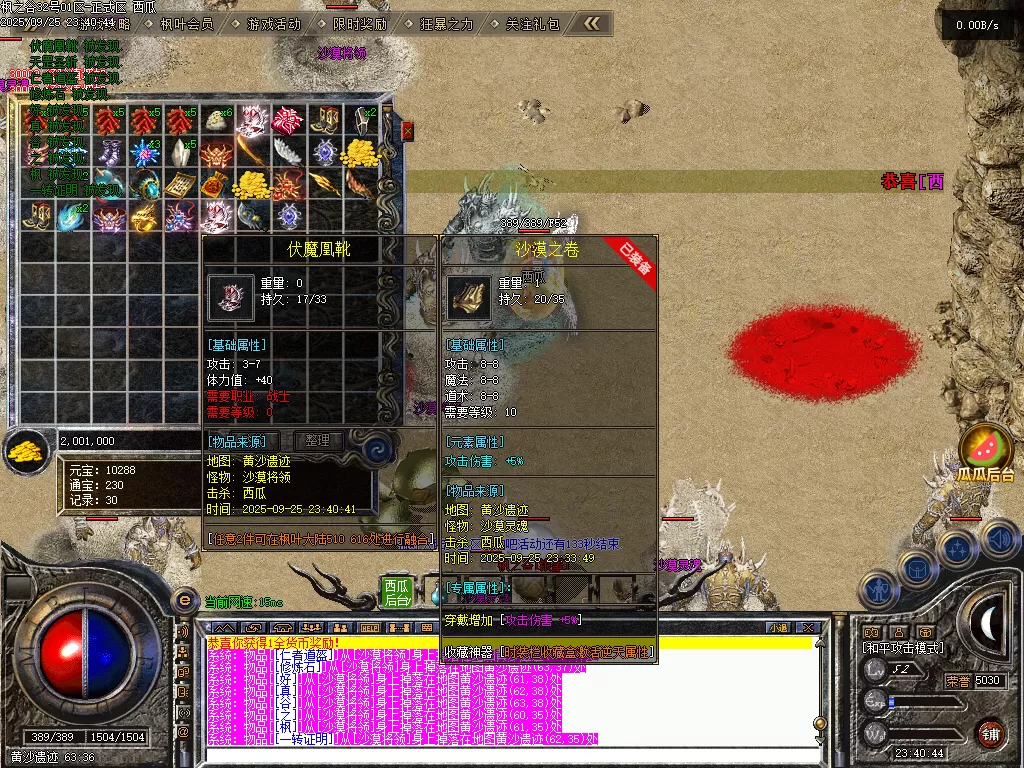Image resolution: width=1024 pixels, height=768 pixels.
Task: Click the 小退 logout button
Action: pos(778,628)
